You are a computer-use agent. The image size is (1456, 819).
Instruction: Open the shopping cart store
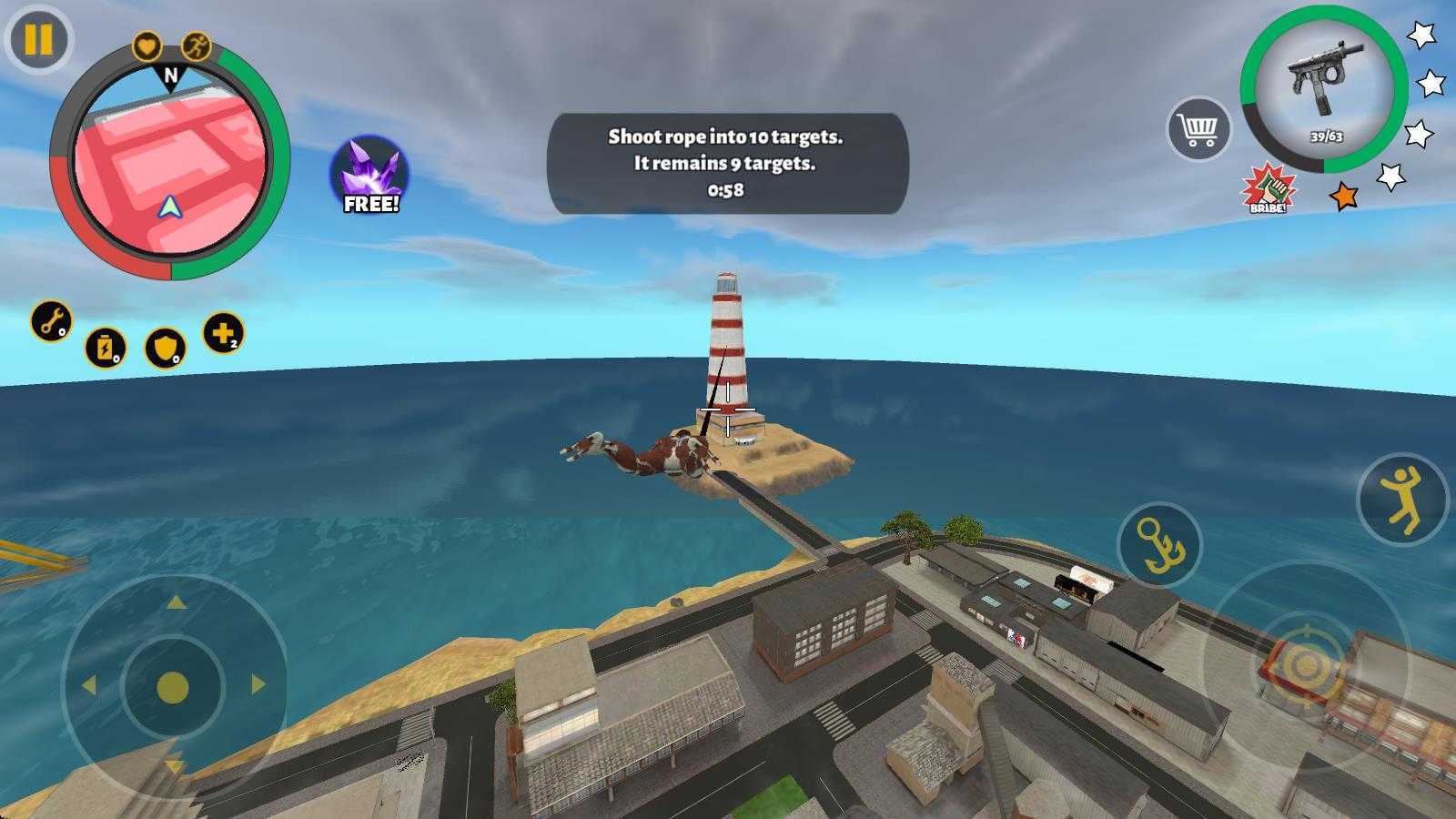[1198, 129]
